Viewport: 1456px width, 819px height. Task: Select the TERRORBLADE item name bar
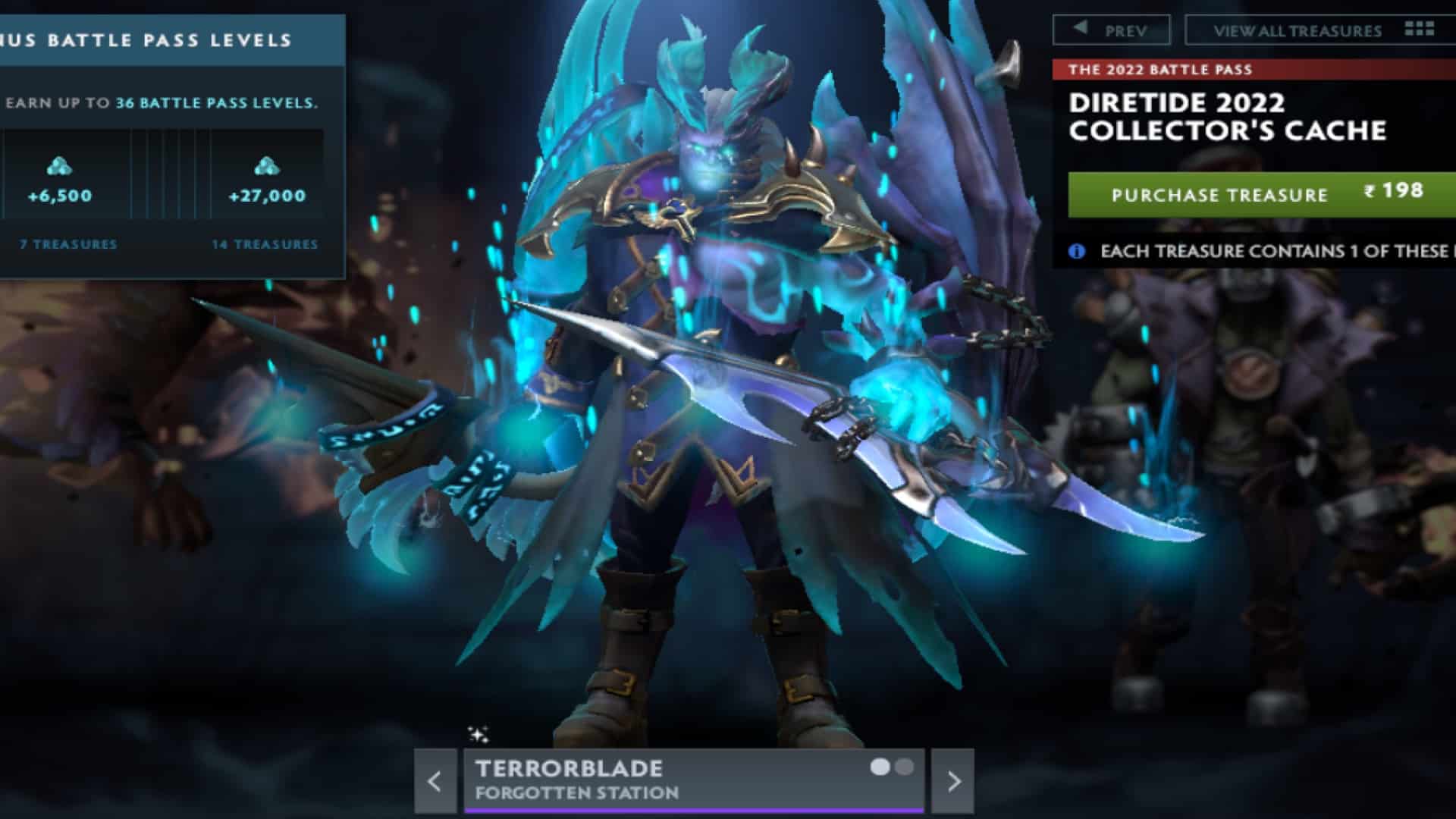(570, 767)
